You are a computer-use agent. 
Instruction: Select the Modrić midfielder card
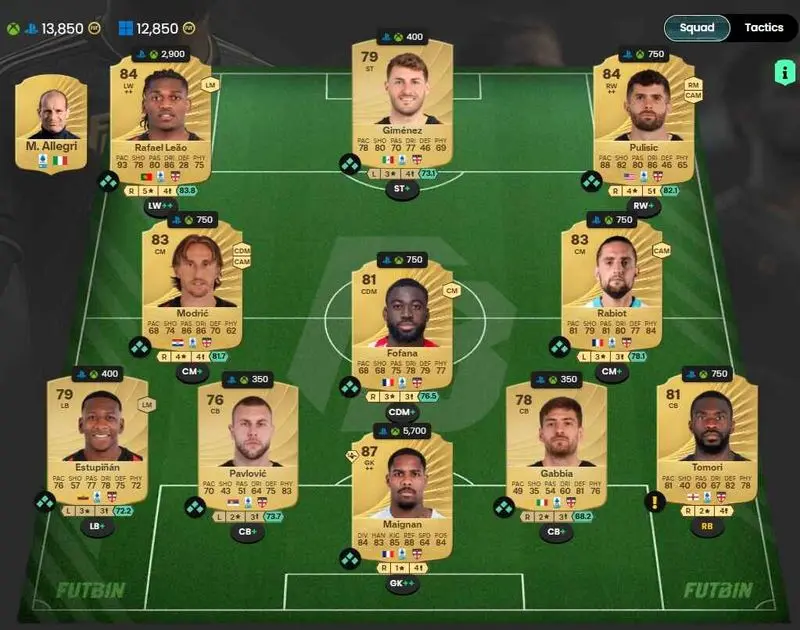tap(192, 283)
